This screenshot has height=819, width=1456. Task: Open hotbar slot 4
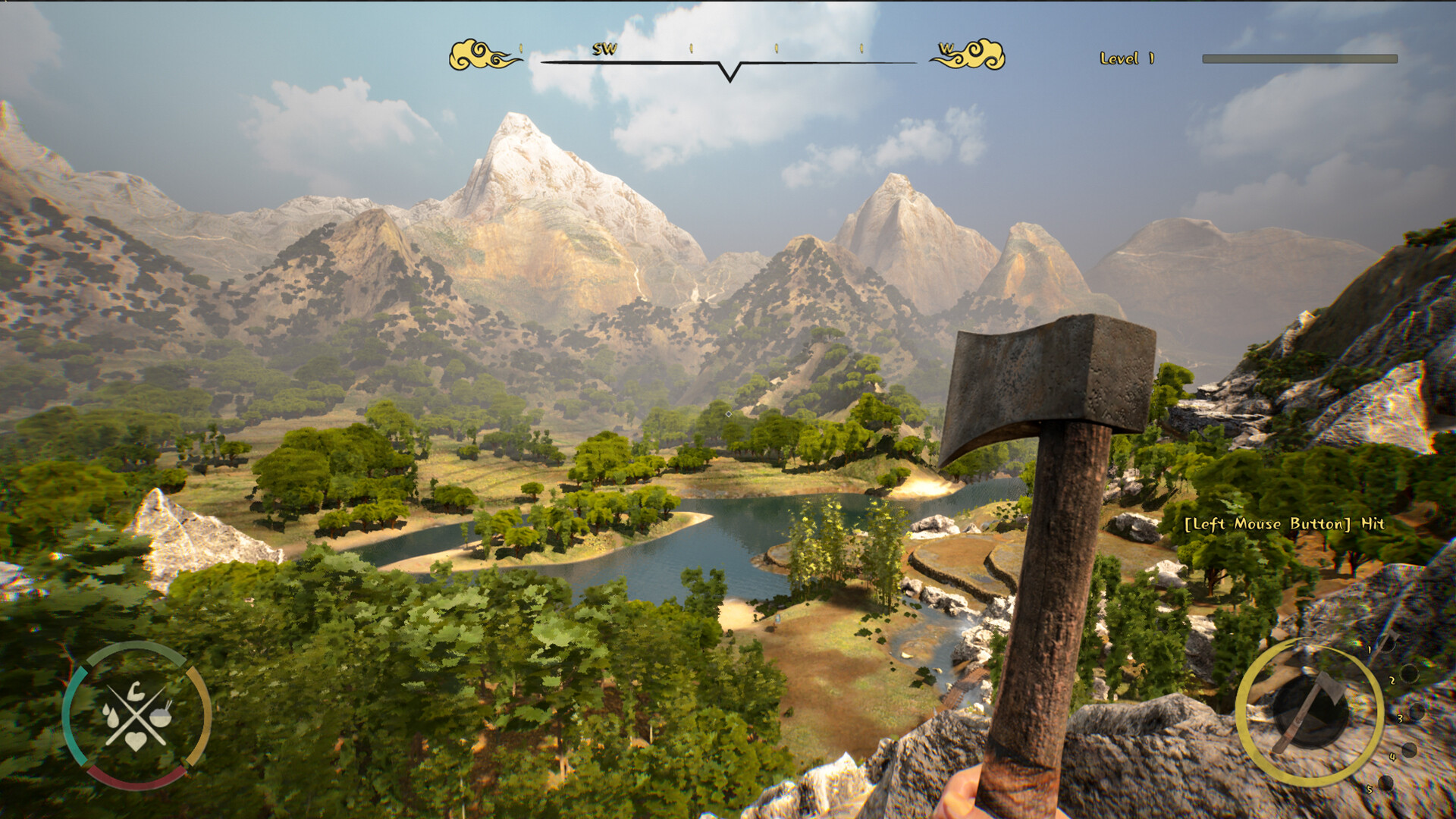coord(1409,750)
